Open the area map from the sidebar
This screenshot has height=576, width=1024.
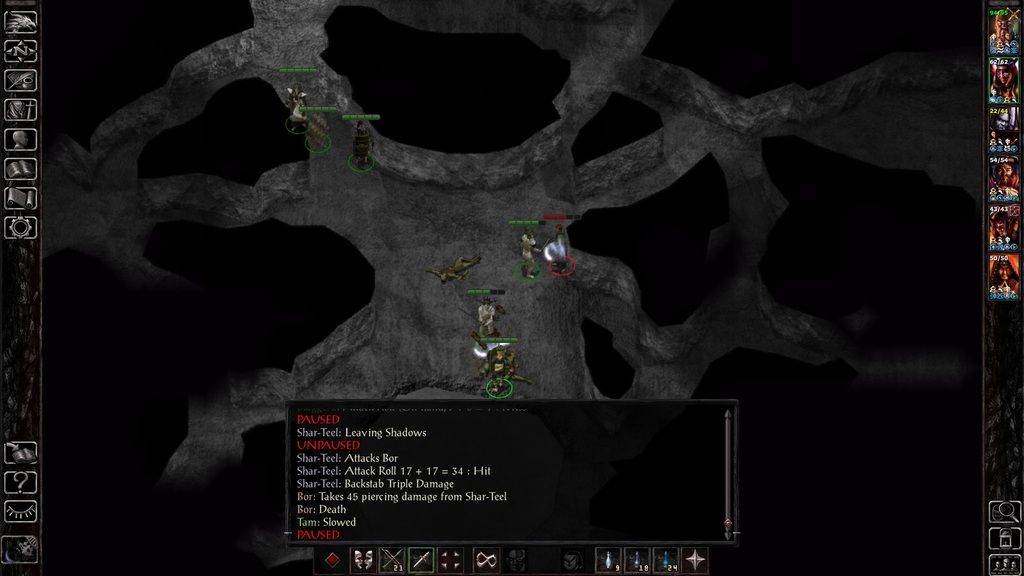click(20, 48)
